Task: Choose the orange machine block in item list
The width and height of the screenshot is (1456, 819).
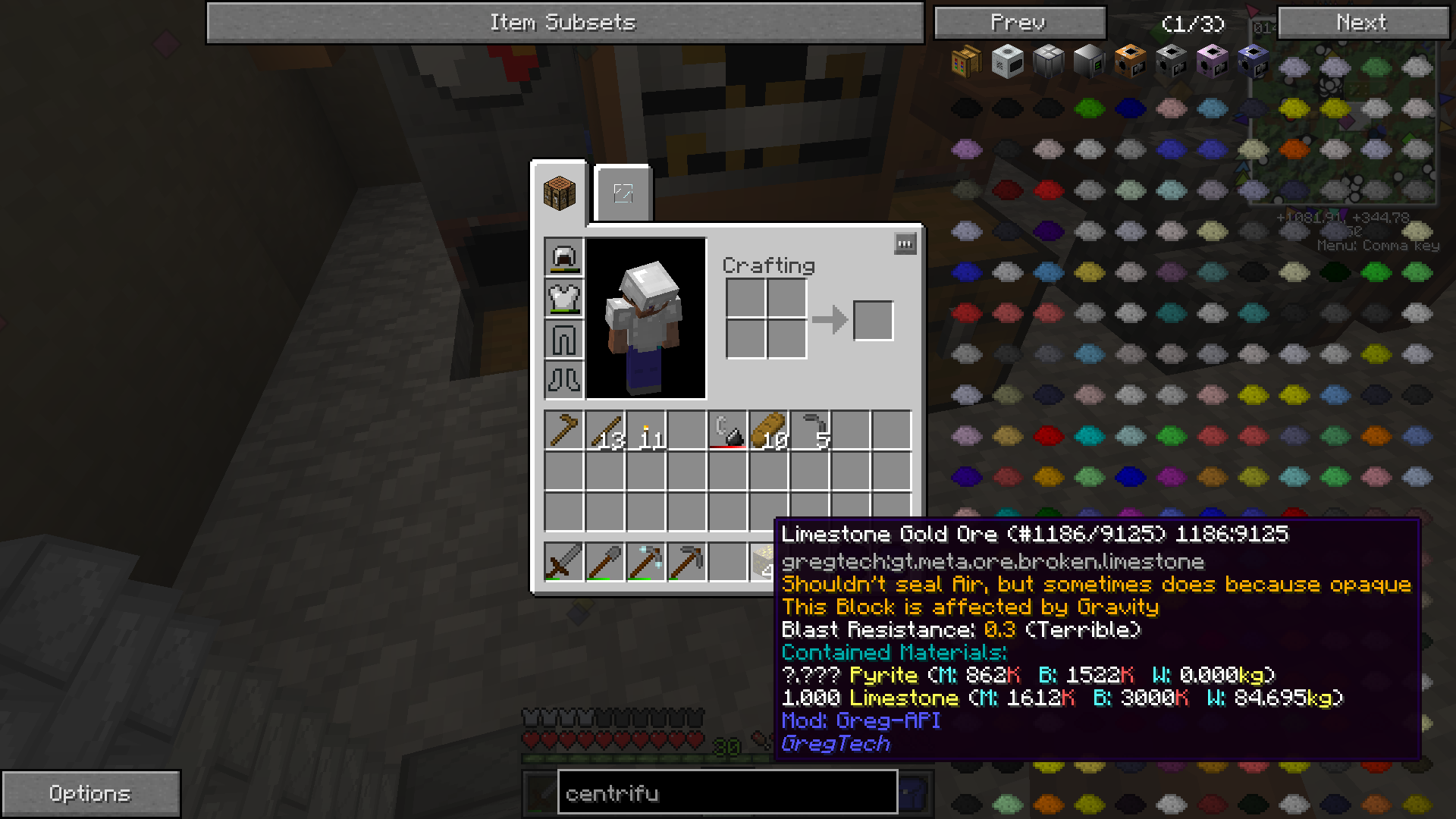Action: click(1130, 61)
